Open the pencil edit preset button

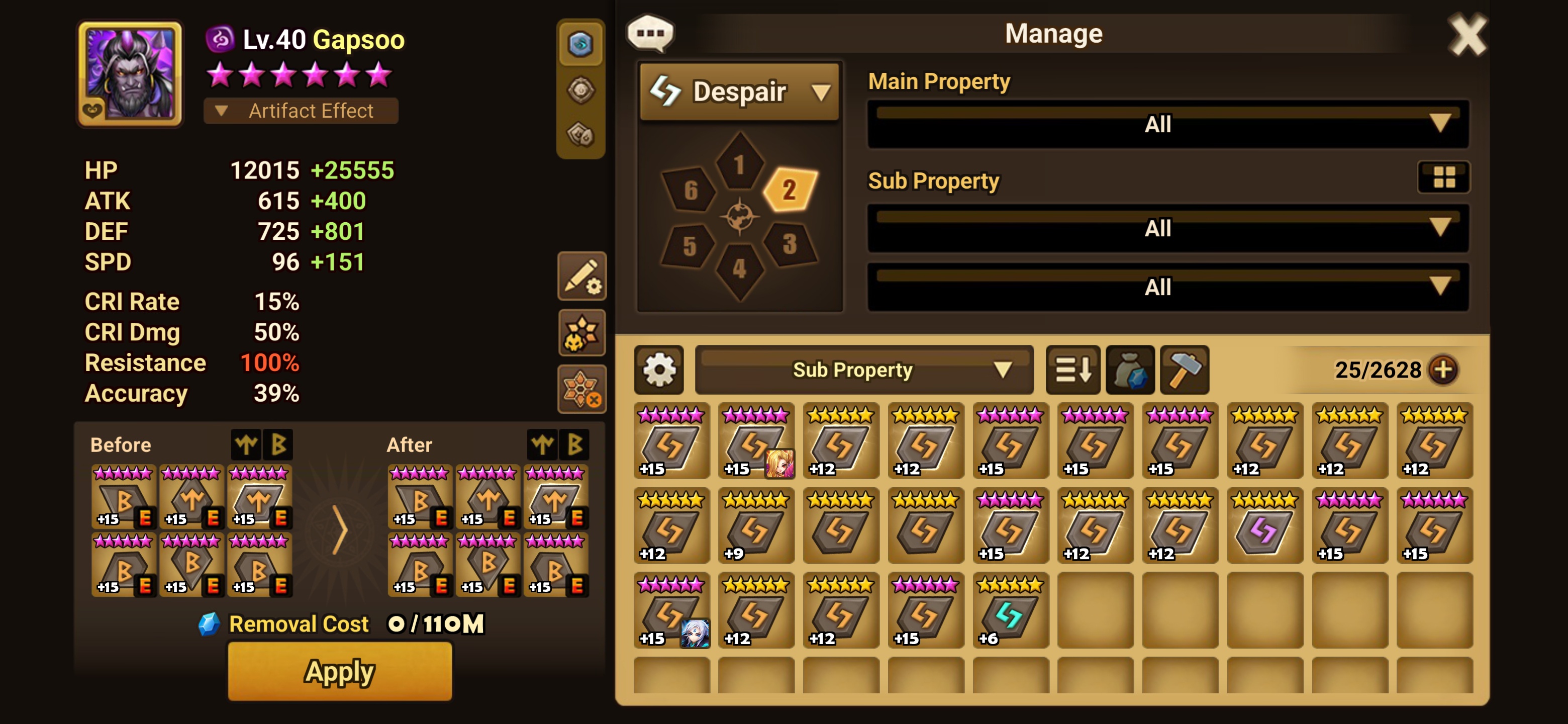coord(581,277)
